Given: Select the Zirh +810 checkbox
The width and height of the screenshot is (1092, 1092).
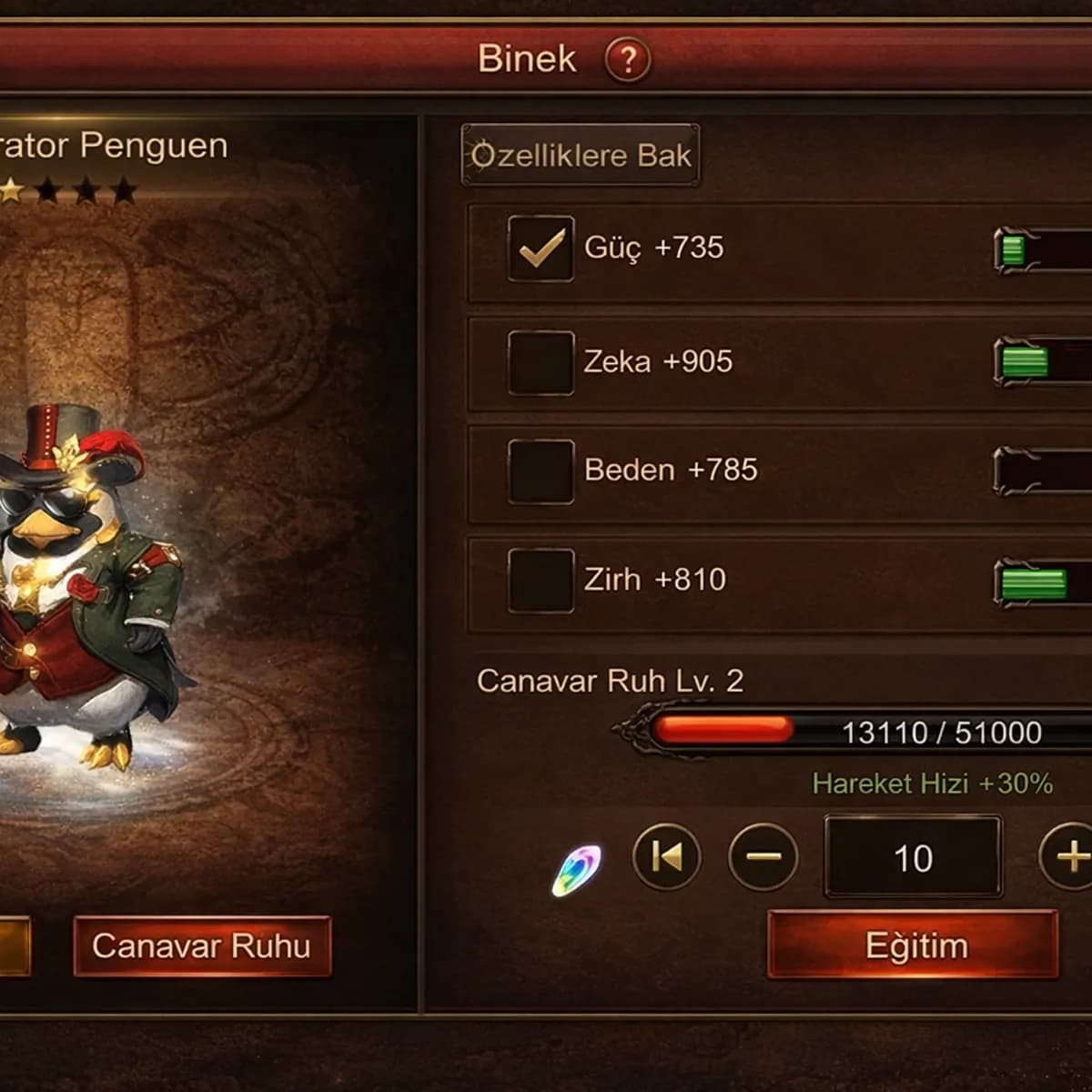Looking at the screenshot, I should [541, 581].
